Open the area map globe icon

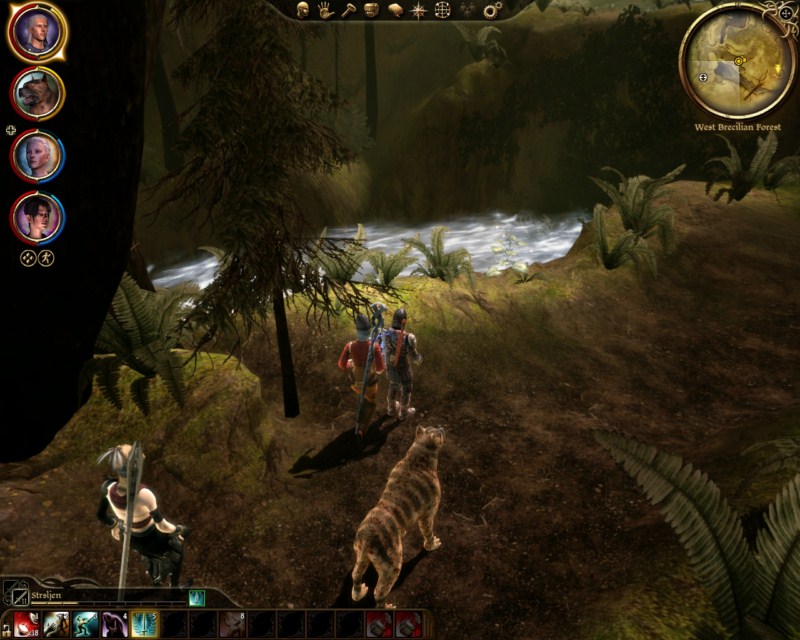[x=442, y=10]
